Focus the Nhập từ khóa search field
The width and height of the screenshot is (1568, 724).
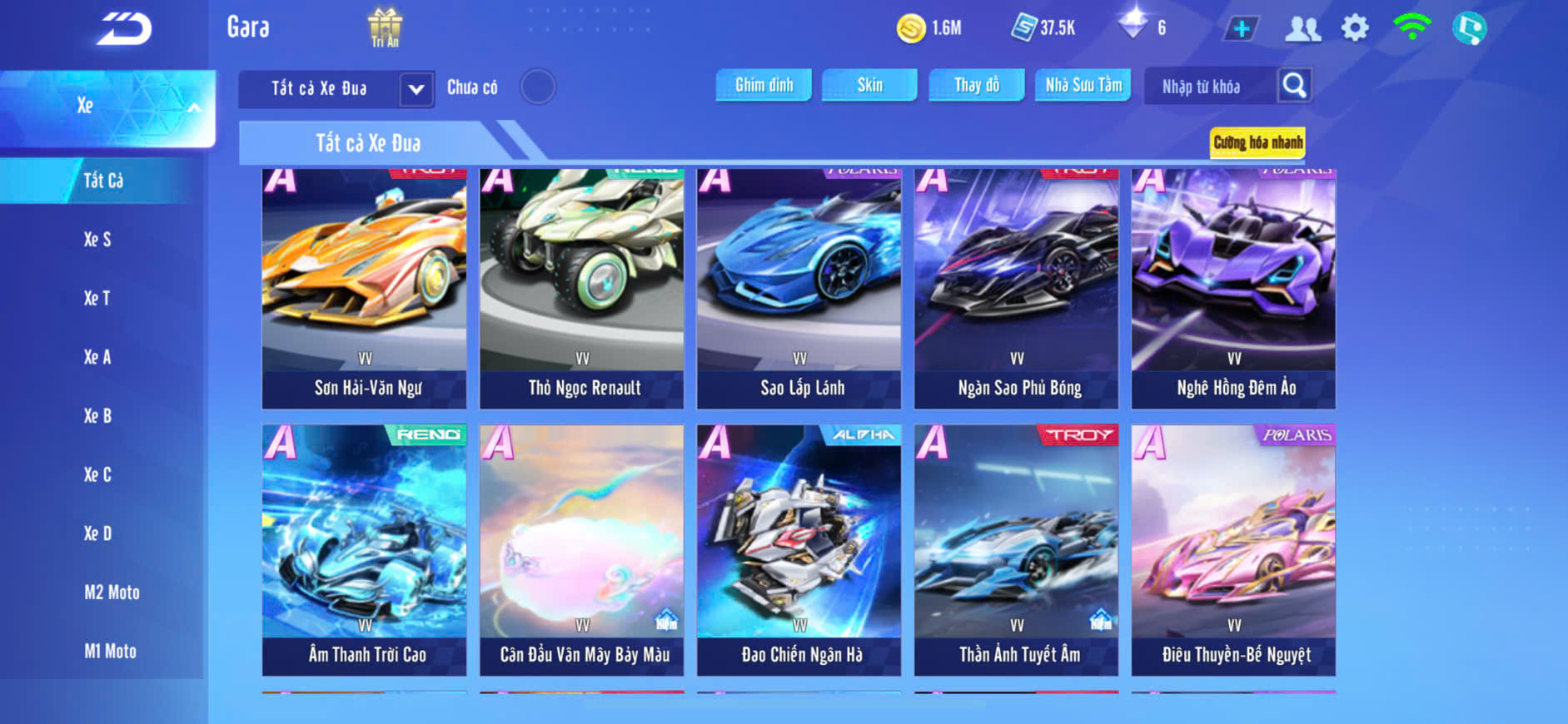click(x=1210, y=87)
